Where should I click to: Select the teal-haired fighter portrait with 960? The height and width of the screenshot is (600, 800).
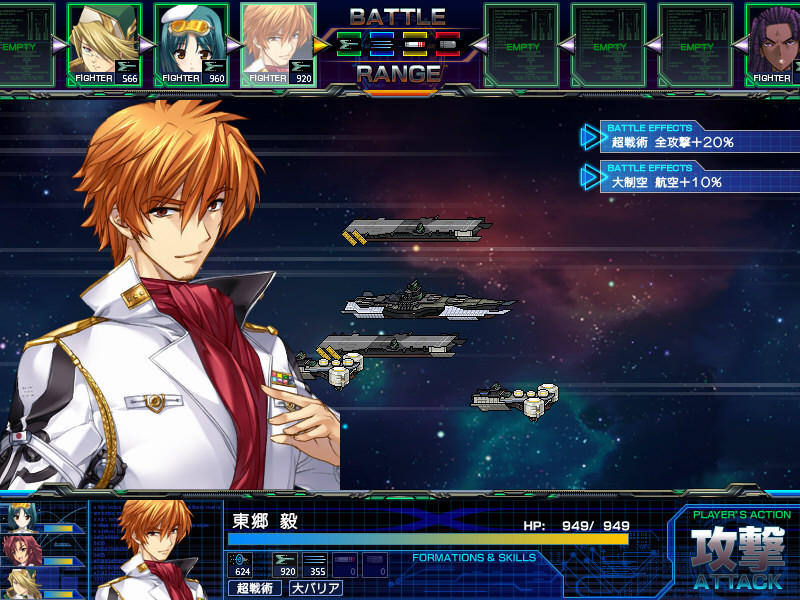[x=191, y=44]
